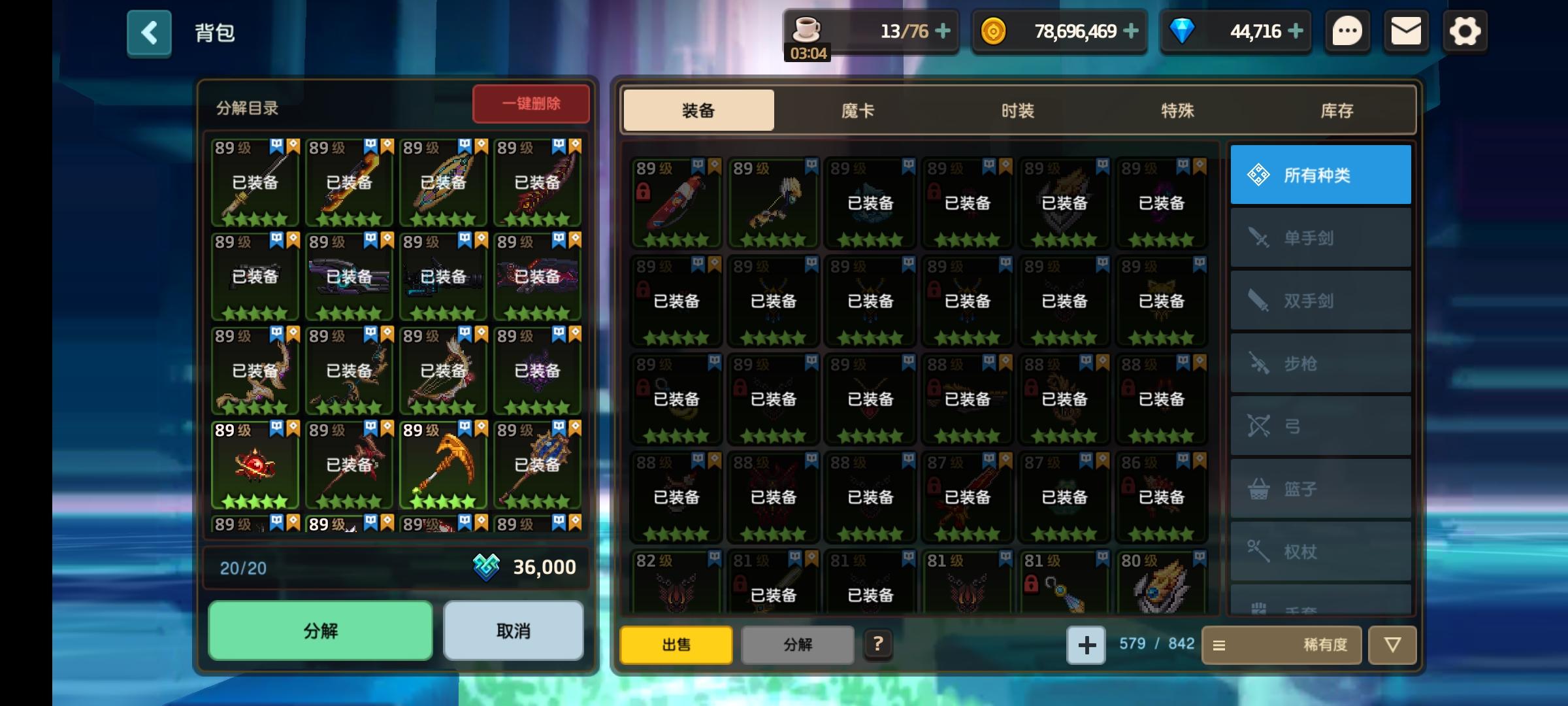
Task: Expand inventory slots with the plus button
Action: 1086,645
